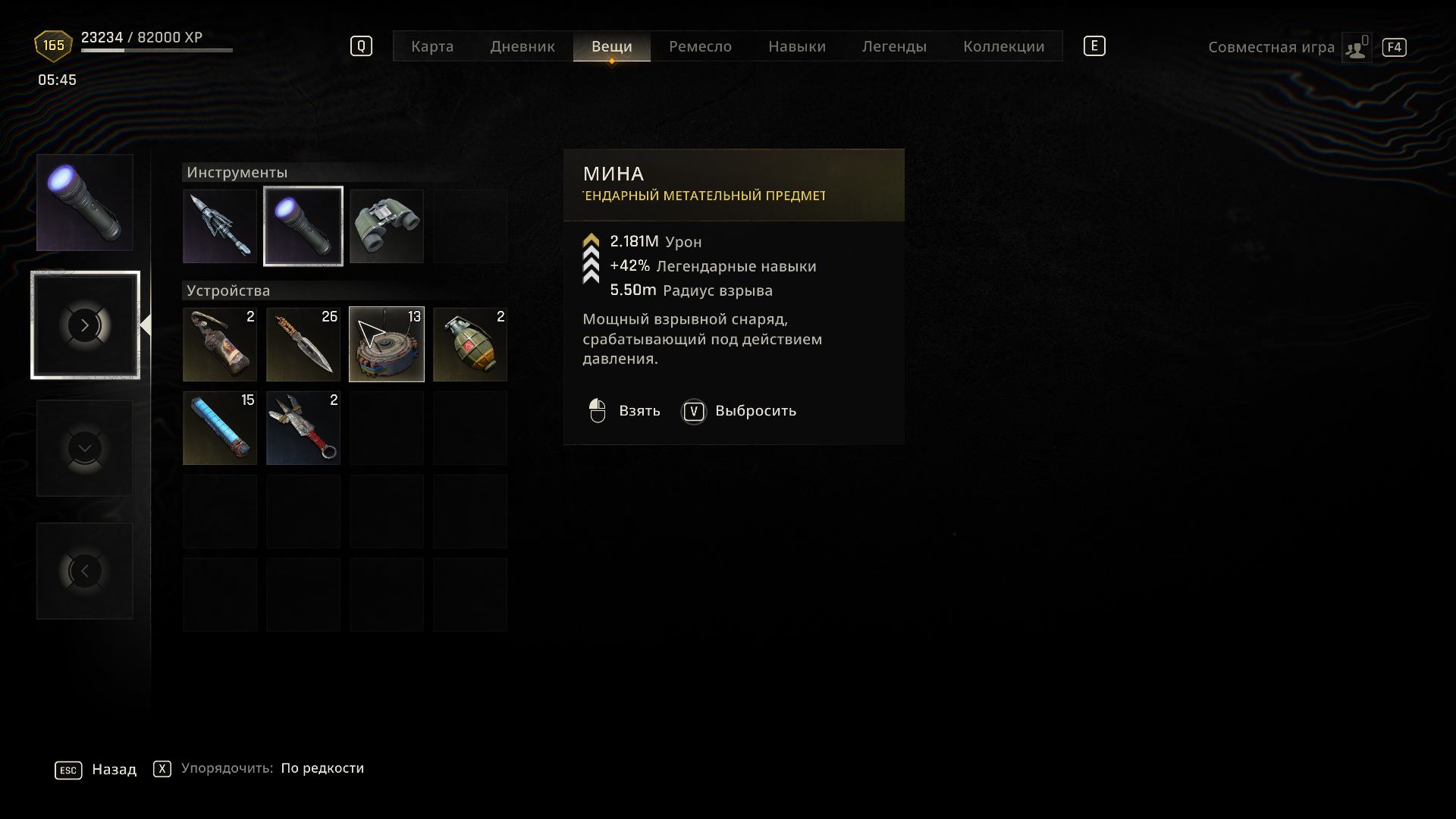
Task: Go to the Ремесло tab
Action: (700, 46)
